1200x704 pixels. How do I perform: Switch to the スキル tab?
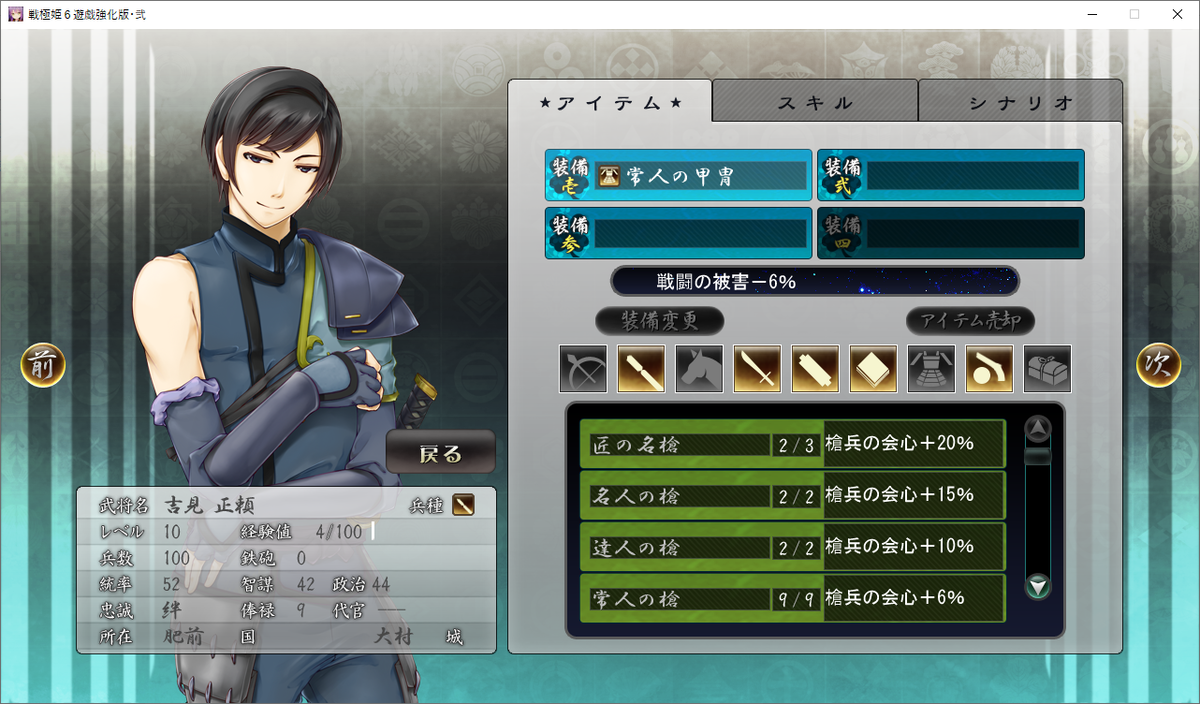815,102
